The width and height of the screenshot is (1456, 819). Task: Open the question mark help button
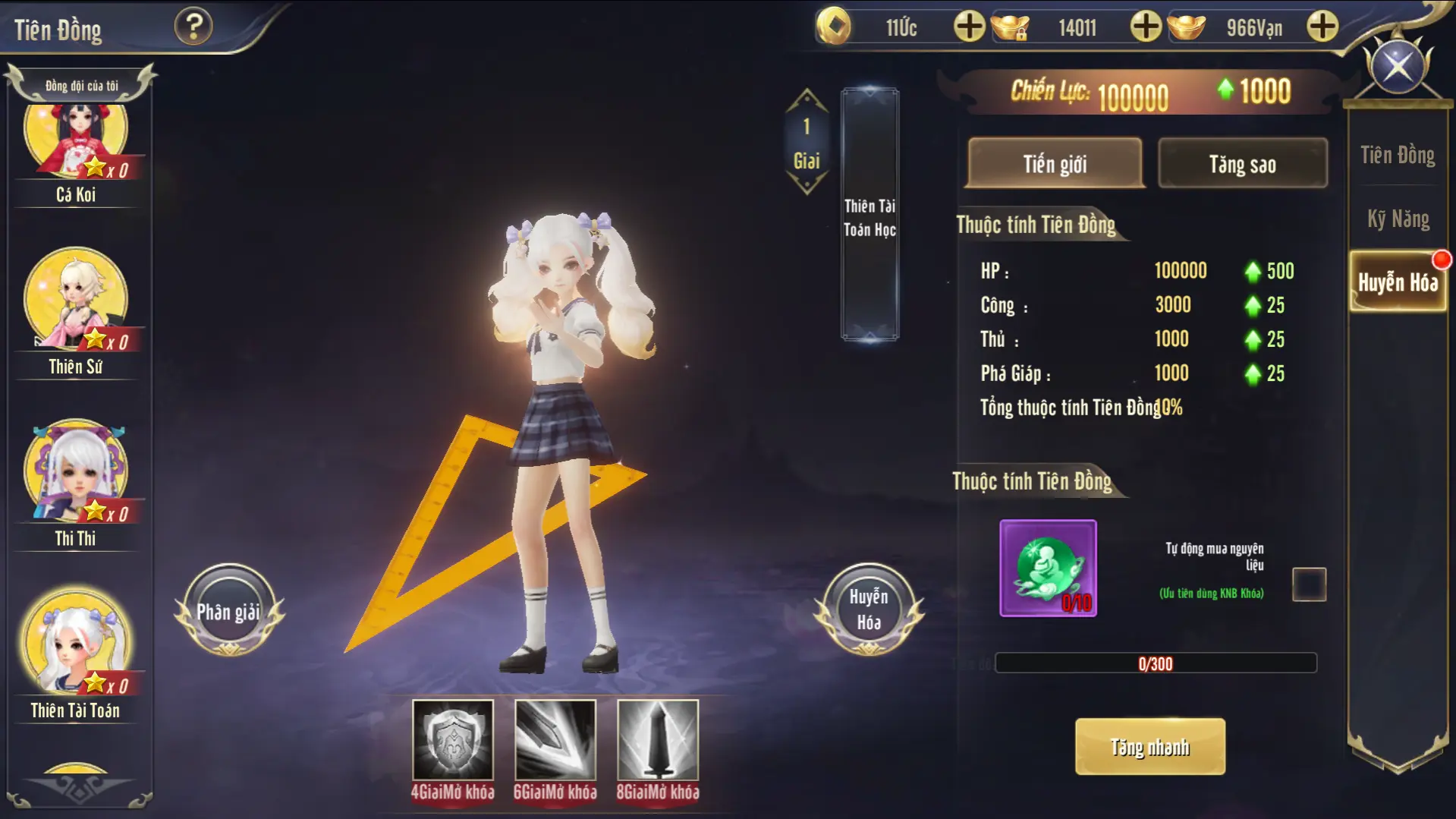(193, 27)
